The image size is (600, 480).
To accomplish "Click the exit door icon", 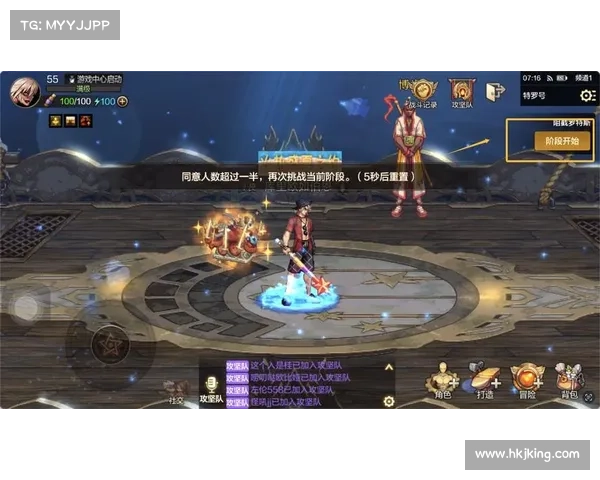I will (x=495, y=92).
